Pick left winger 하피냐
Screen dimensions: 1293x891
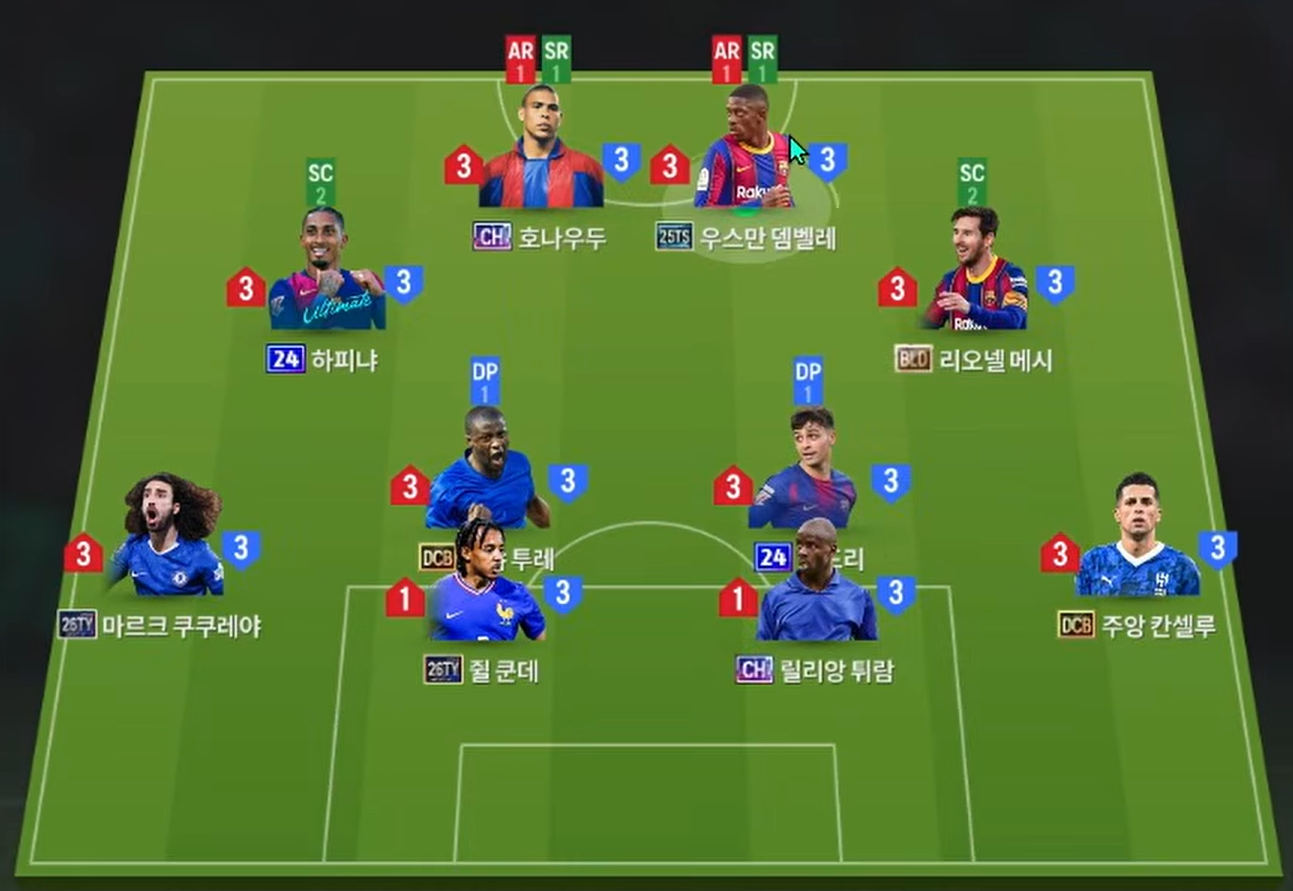[326, 272]
